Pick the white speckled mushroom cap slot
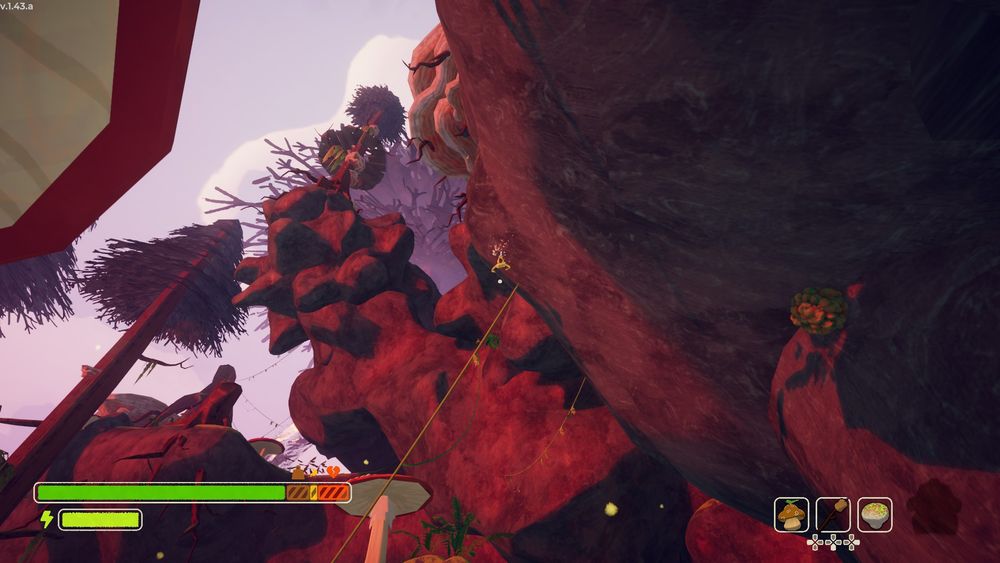Viewport: 1000px width, 563px height. point(875,514)
